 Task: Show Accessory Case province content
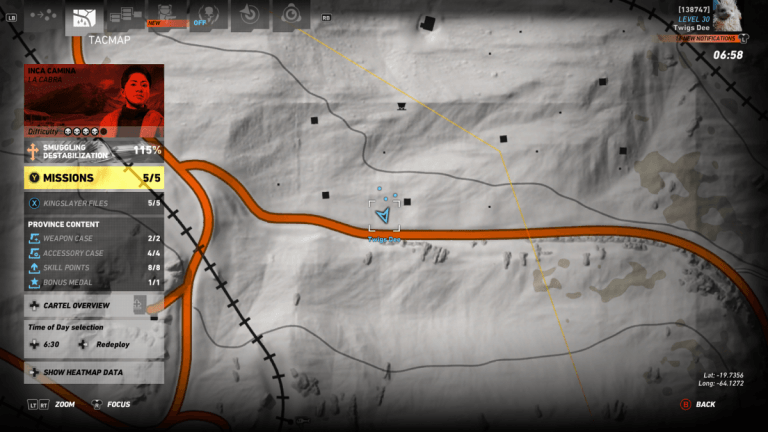click(94, 253)
